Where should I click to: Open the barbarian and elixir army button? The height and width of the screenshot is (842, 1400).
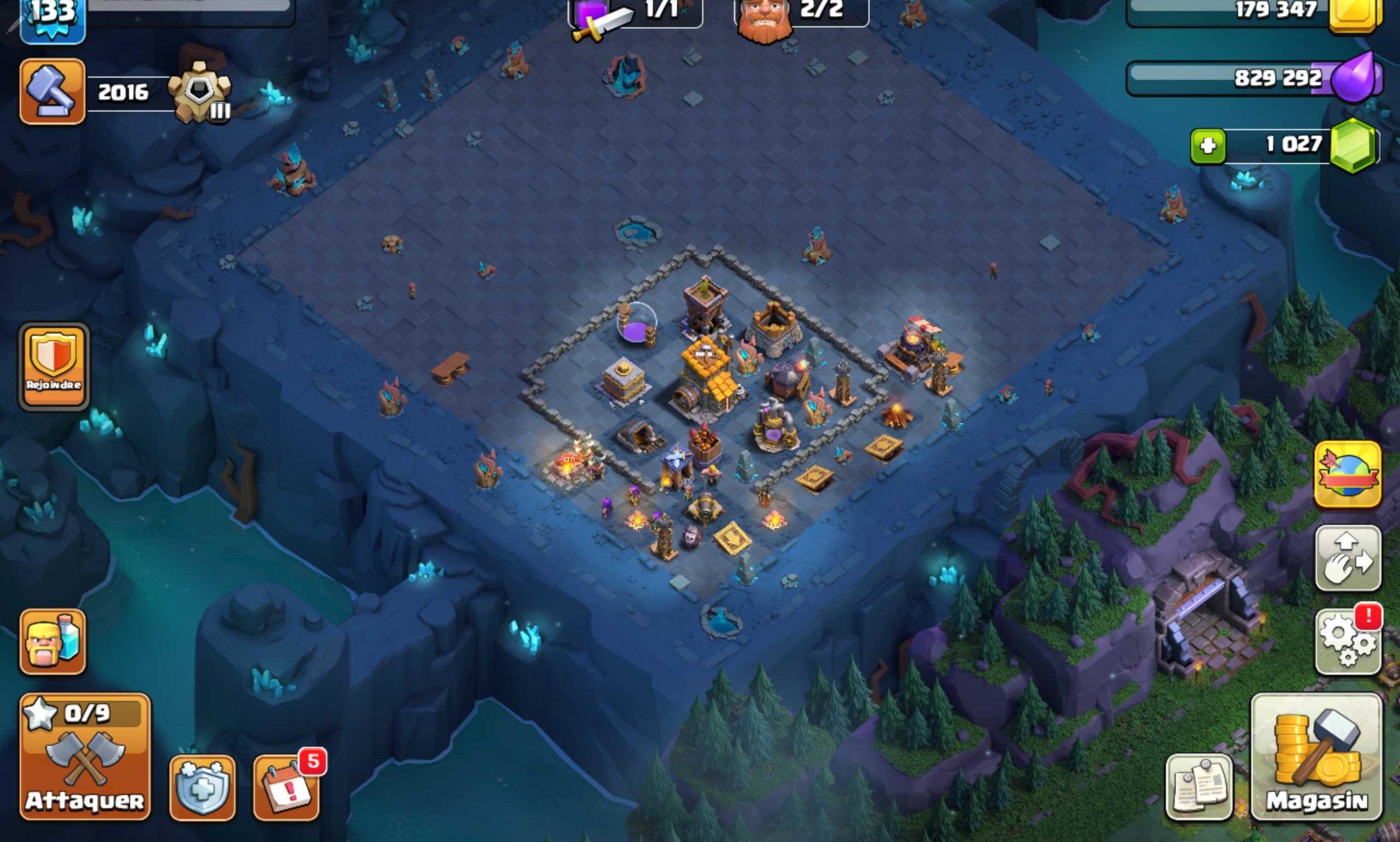pyautogui.click(x=53, y=642)
